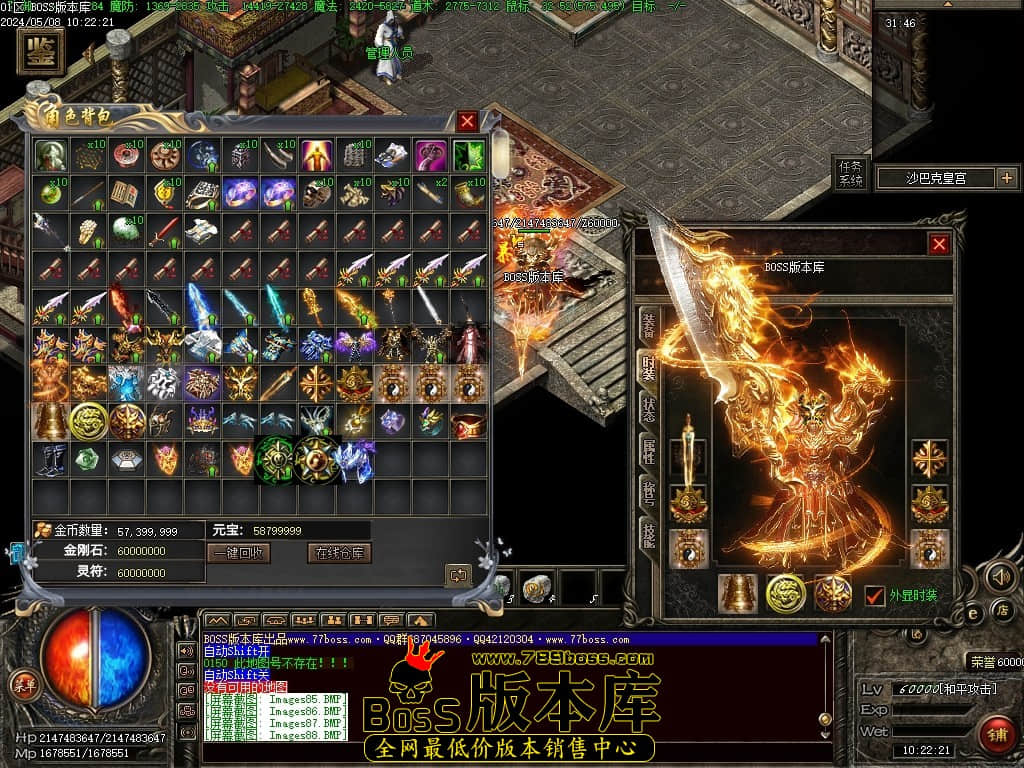
Task: Toggle the 外显时装 costume display checkbox
Action: pyautogui.click(x=874, y=595)
